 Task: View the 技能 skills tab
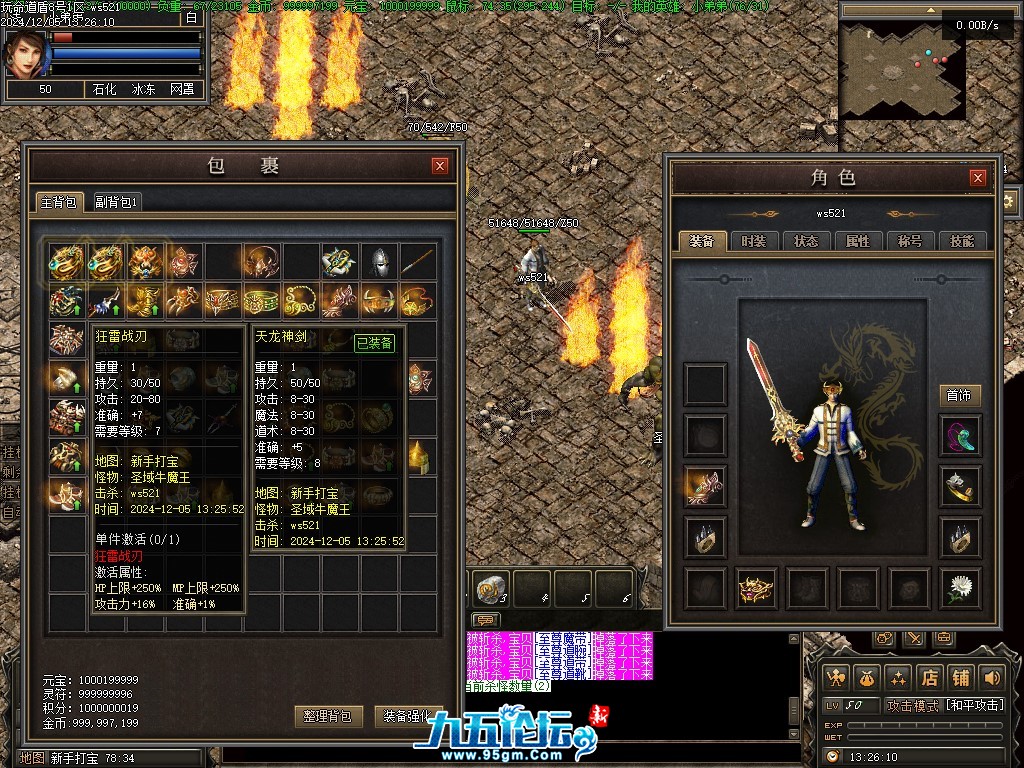pos(962,241)
